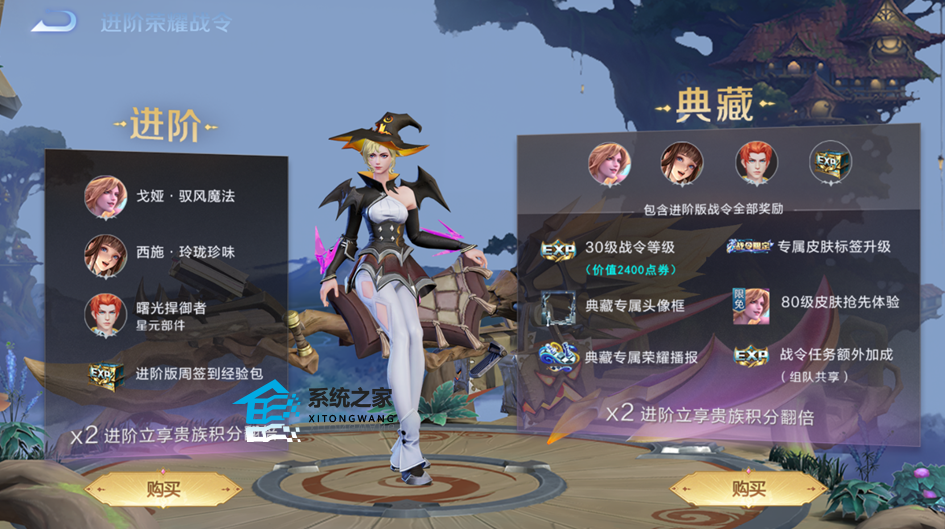Choose 西施·玲珑珍味 skin reward
Viewport: 945px width, 529px height.
click(x=105, y=254)
